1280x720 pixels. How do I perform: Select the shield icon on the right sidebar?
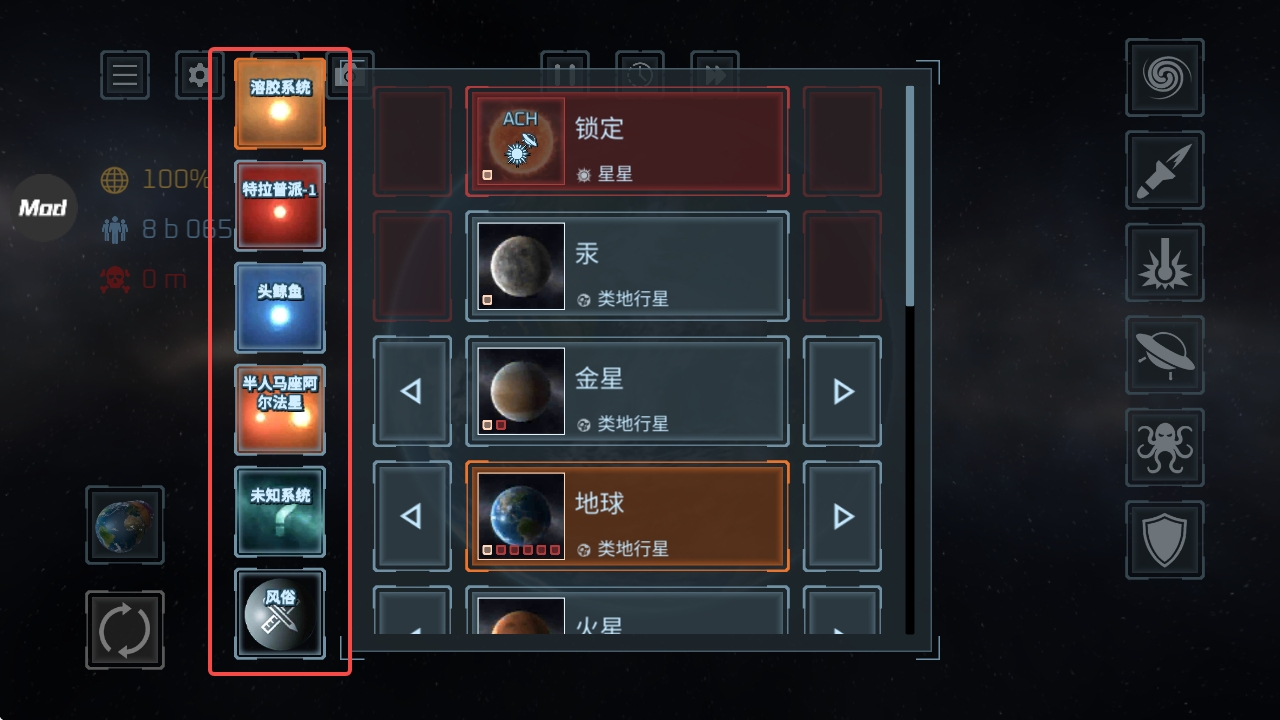tap(1164, 540)
